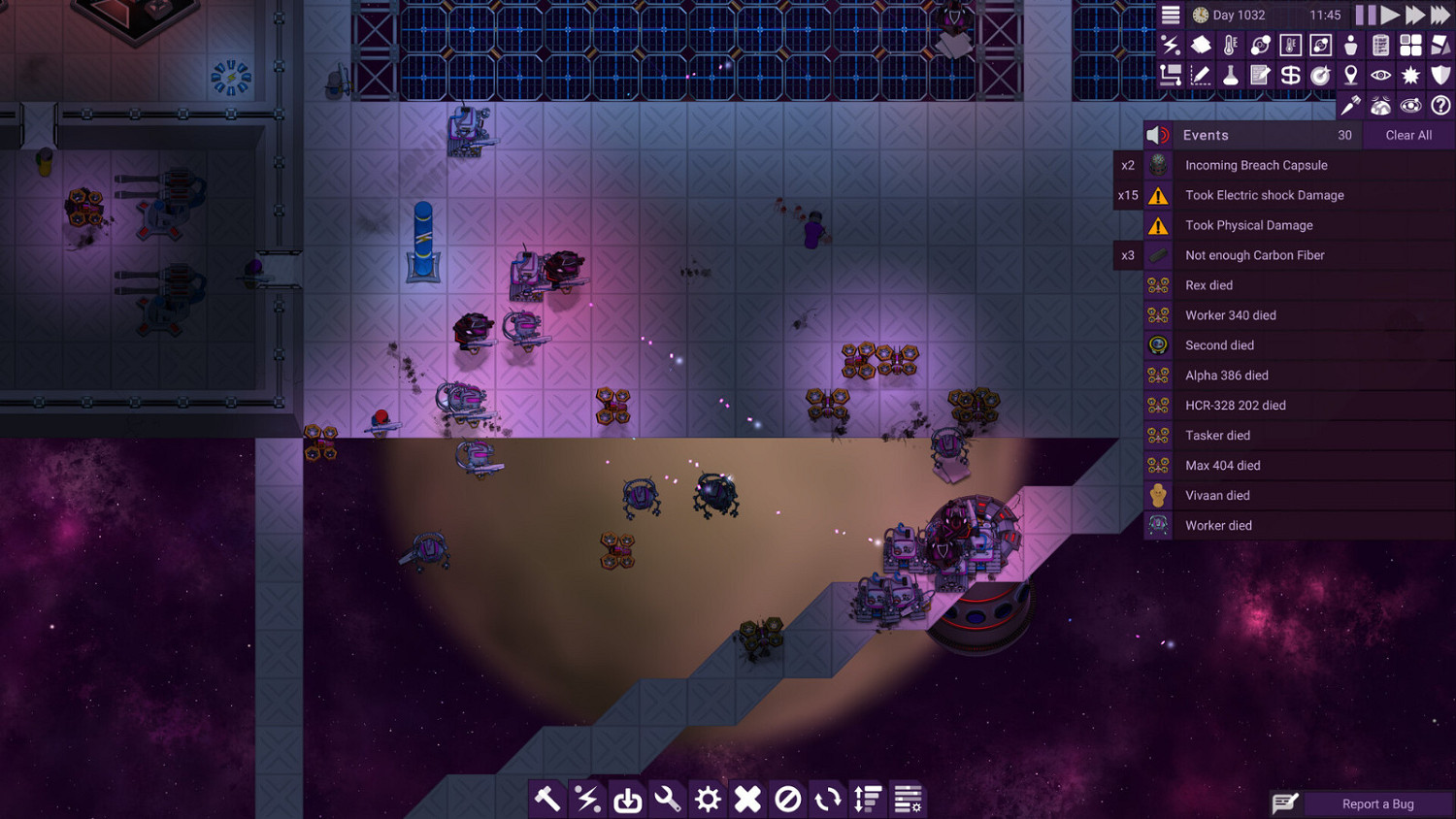View crew list via person icon
The width and height of the screenshot is (1456, 819).
(x=1349, y=45)
